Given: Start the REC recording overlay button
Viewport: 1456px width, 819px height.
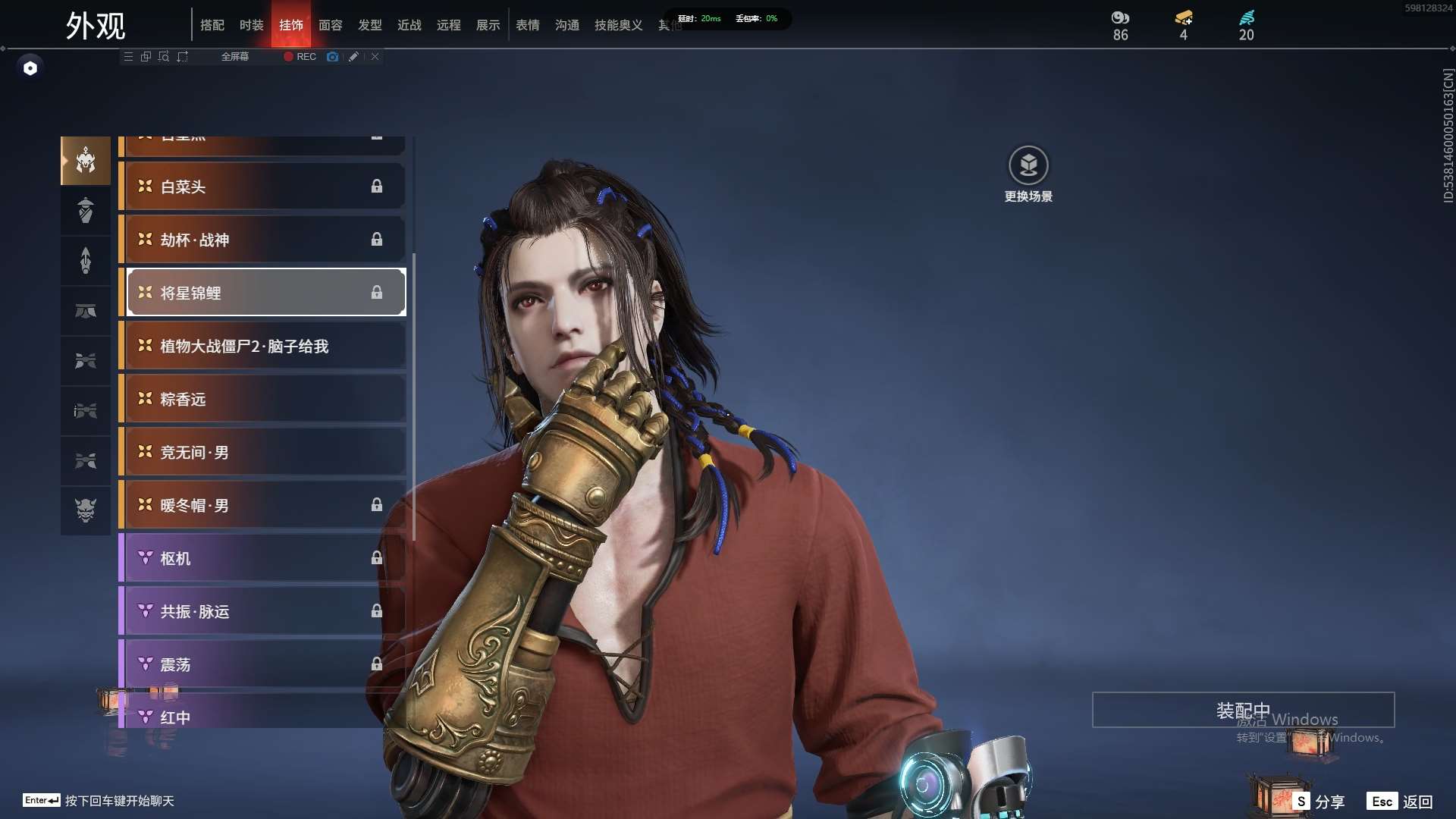Looking at the screenshot, I should (300, 57).
